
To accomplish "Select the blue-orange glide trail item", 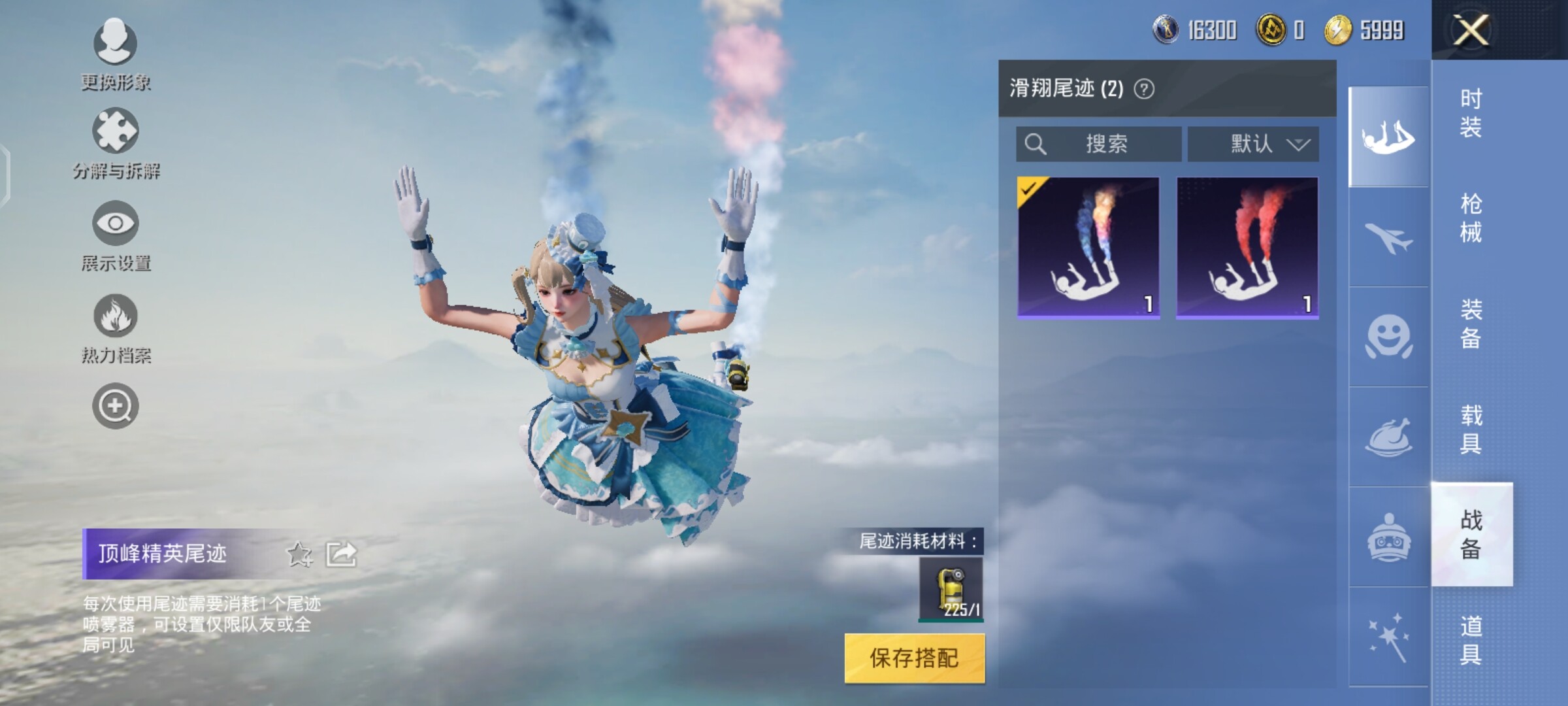I will pyautogui.click(x=1088, y=247).
